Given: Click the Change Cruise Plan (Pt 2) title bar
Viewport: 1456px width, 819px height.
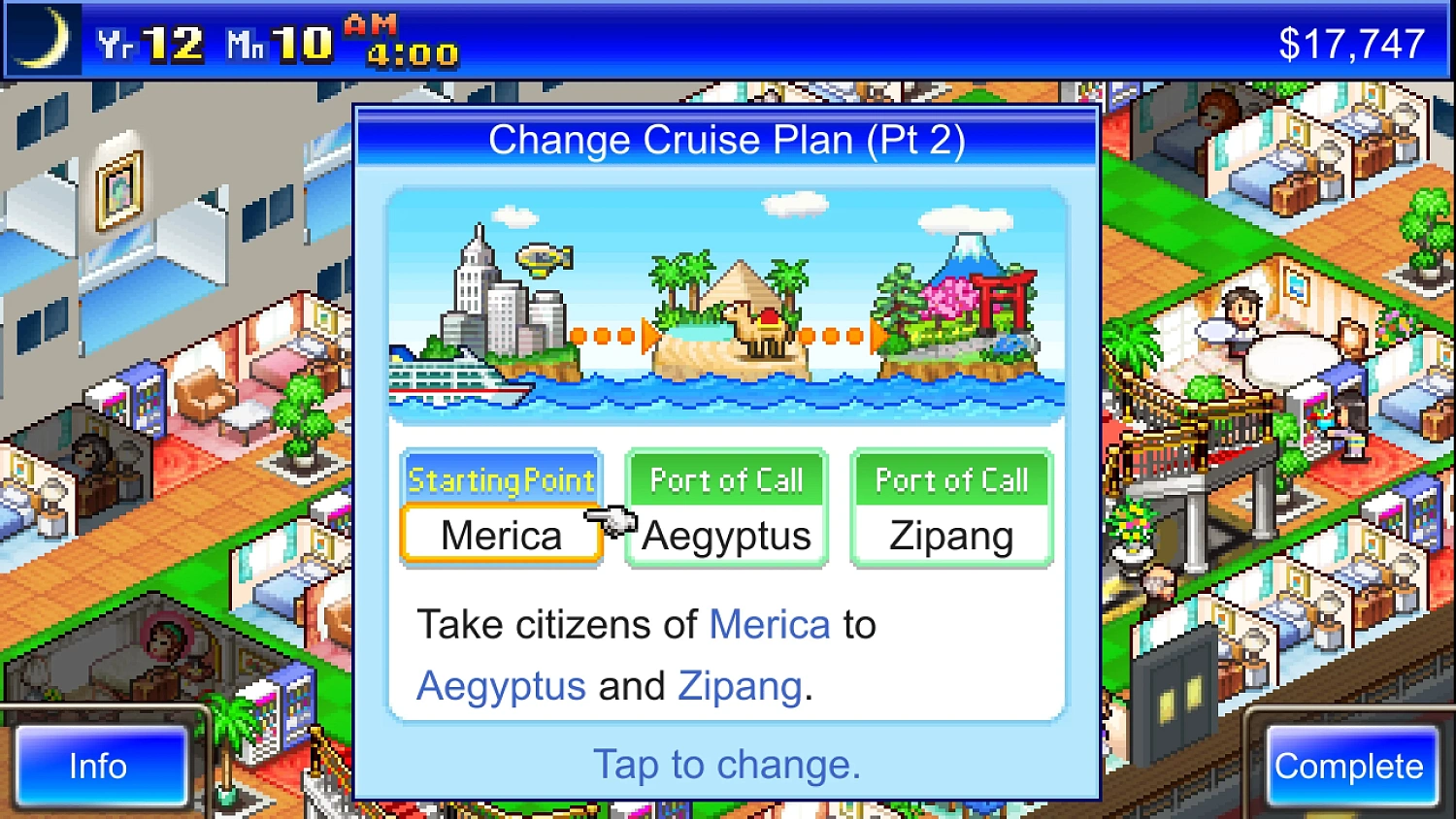Looking at the screenshot, I should point(728,139).
